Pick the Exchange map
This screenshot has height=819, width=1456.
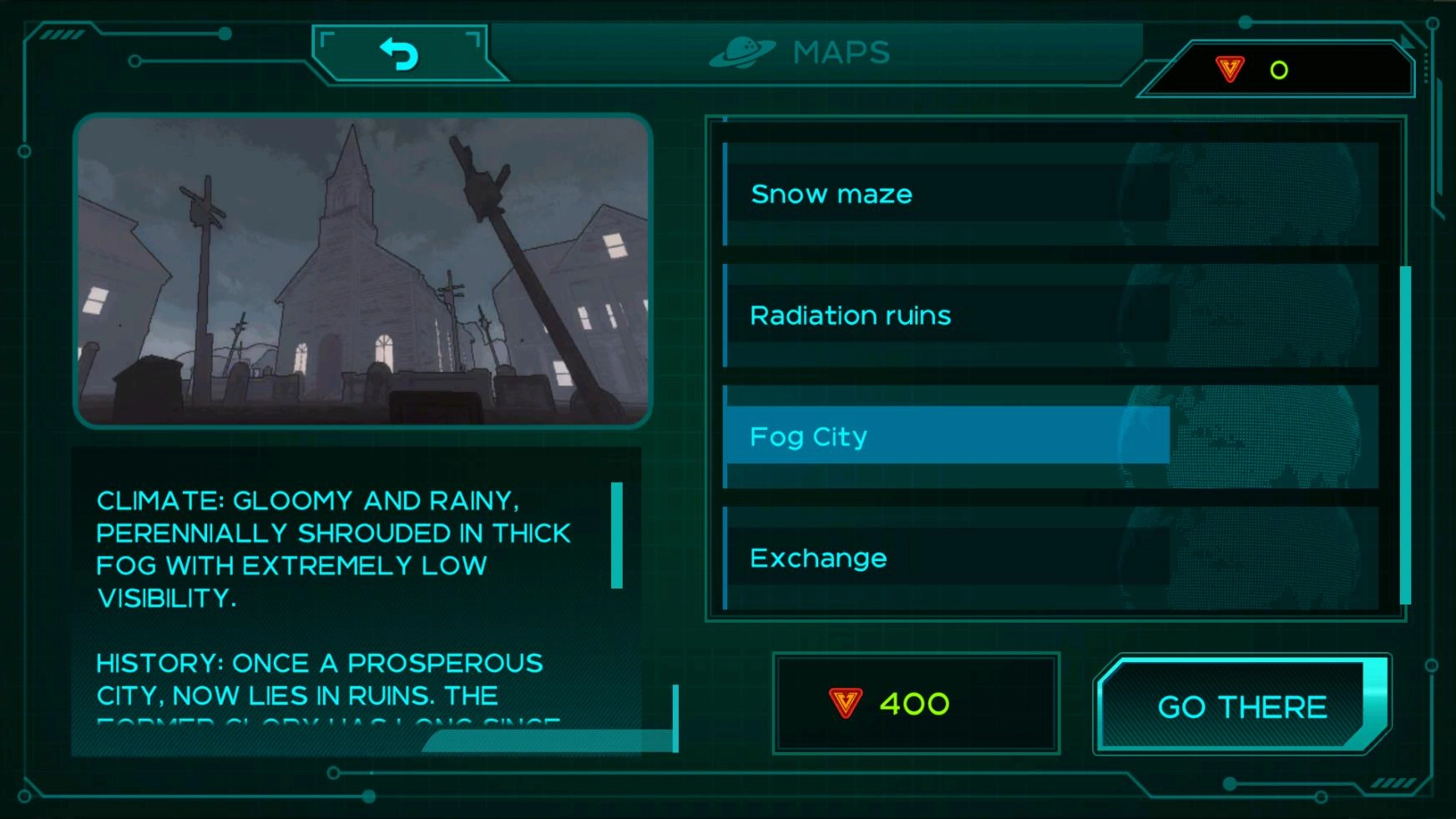click(947, 558)
